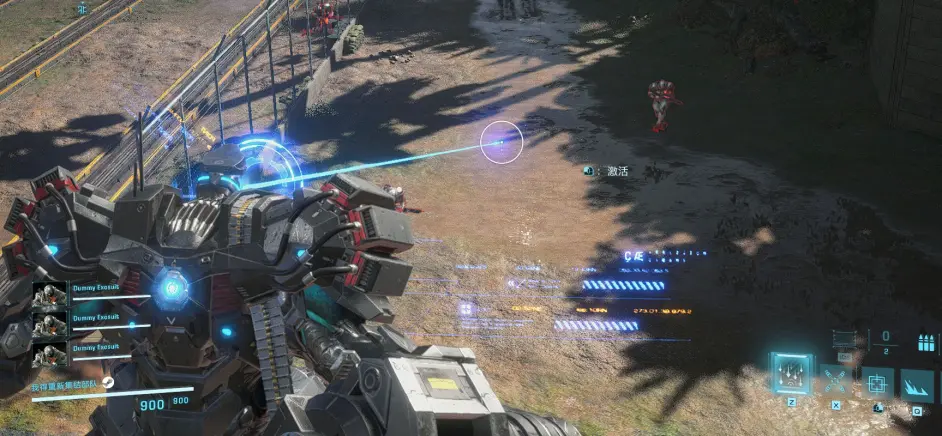This screenshot has width=942, height=436.
Task: Select the crossed ammo belts ability
Action: coord(835,382)
